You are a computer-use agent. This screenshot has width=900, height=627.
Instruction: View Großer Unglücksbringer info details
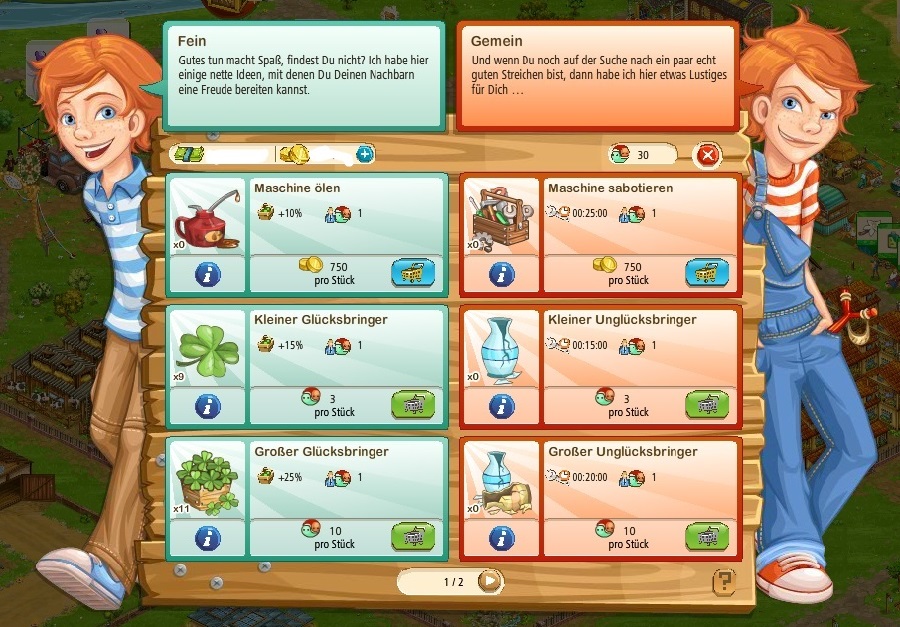(x=501, y=538)
